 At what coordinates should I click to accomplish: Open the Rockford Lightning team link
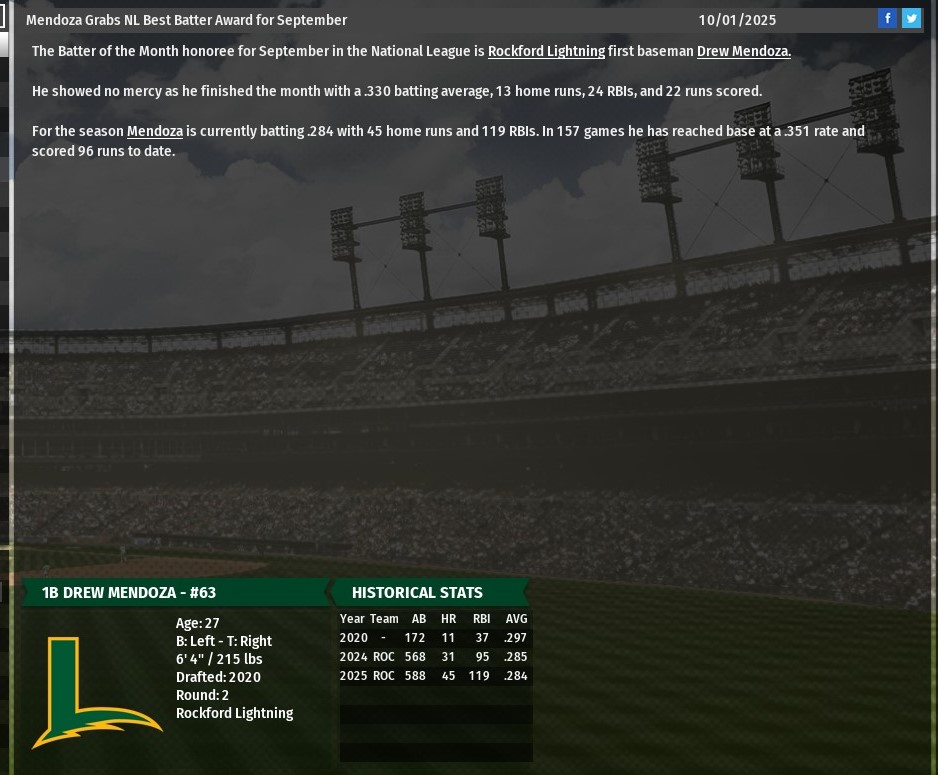point(546,51)
